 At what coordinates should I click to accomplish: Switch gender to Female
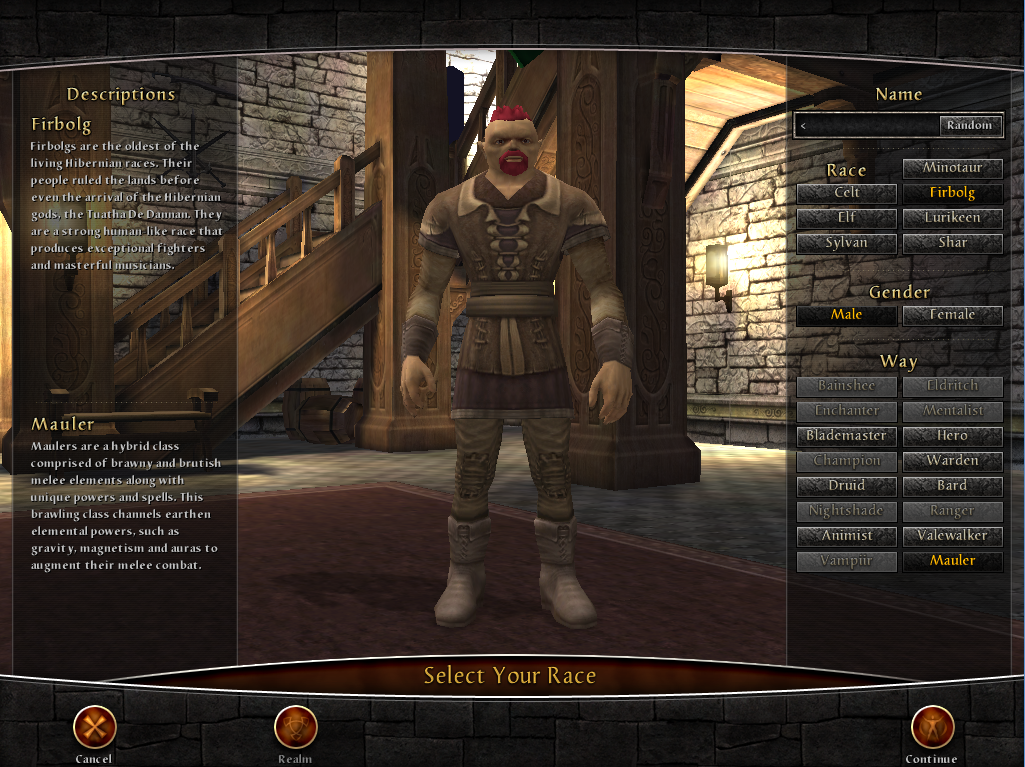click(x=952, y=315)
